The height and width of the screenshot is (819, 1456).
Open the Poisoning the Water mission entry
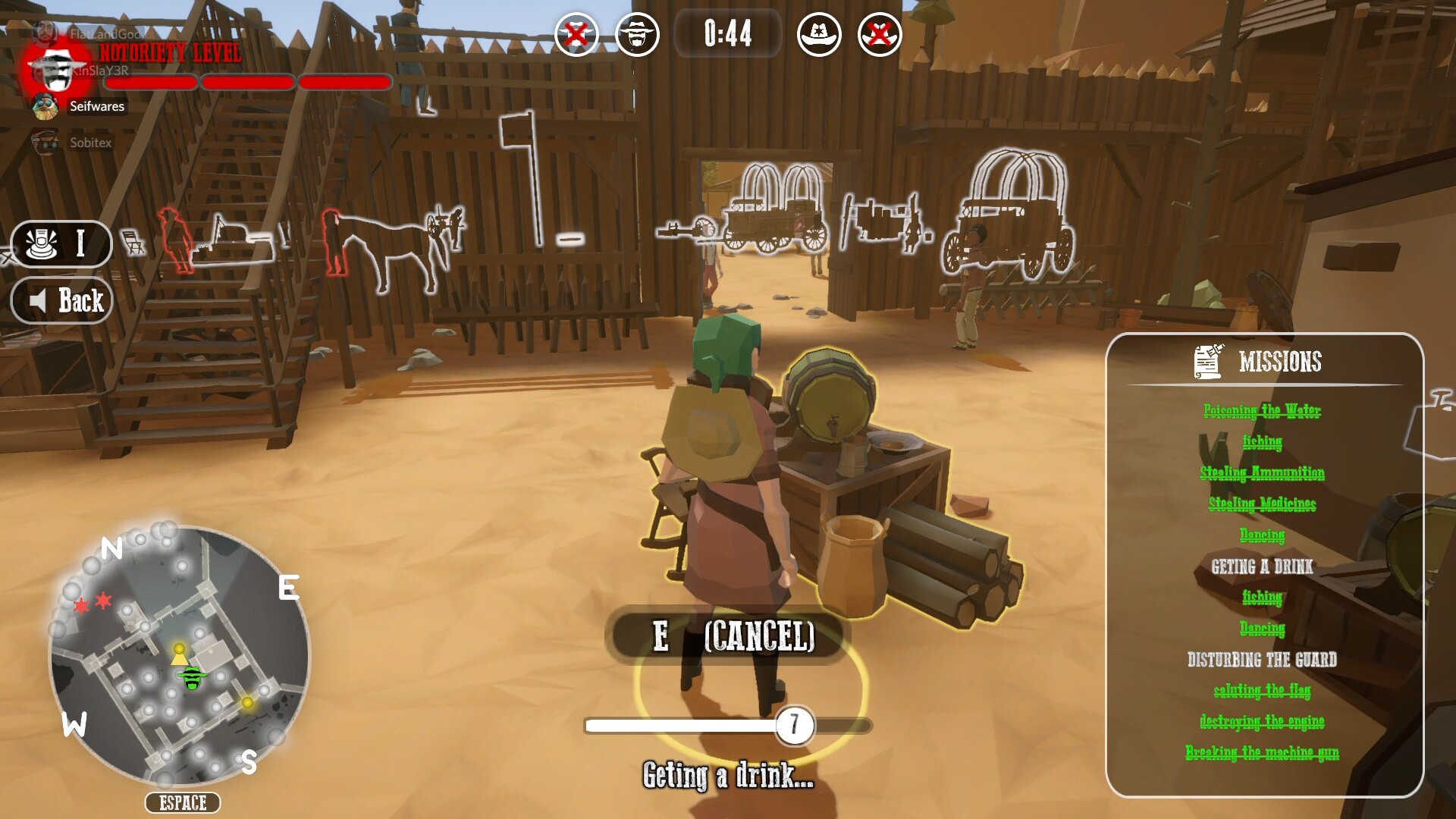click(x=1262, y=411)
